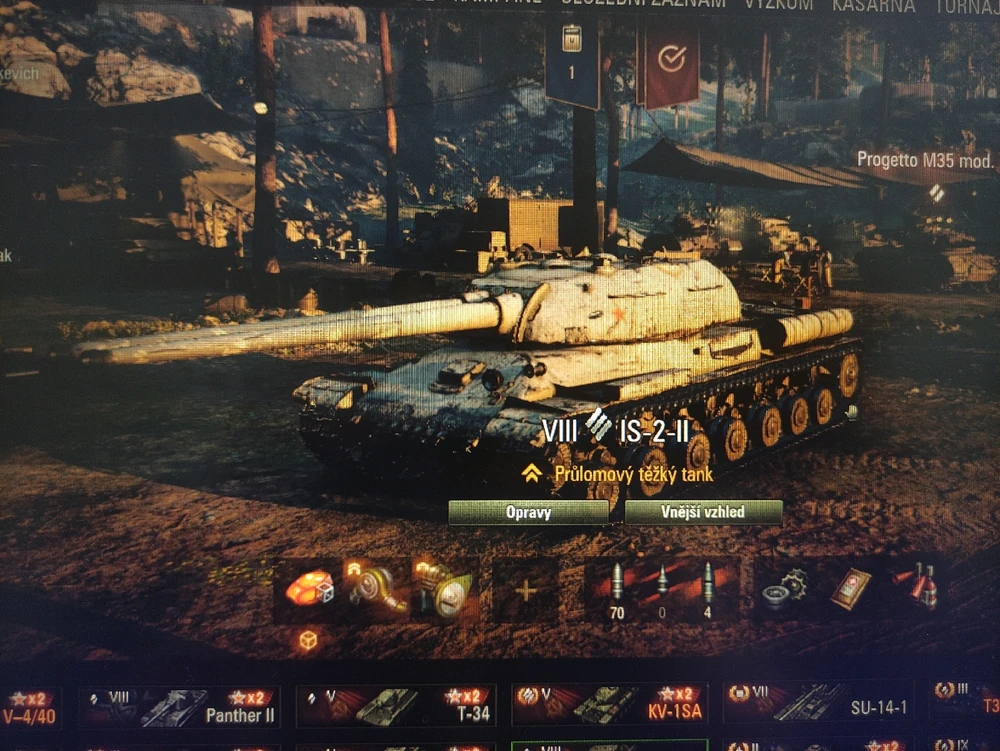Add equipment in the empty plus slot

[x=525, y=590]
